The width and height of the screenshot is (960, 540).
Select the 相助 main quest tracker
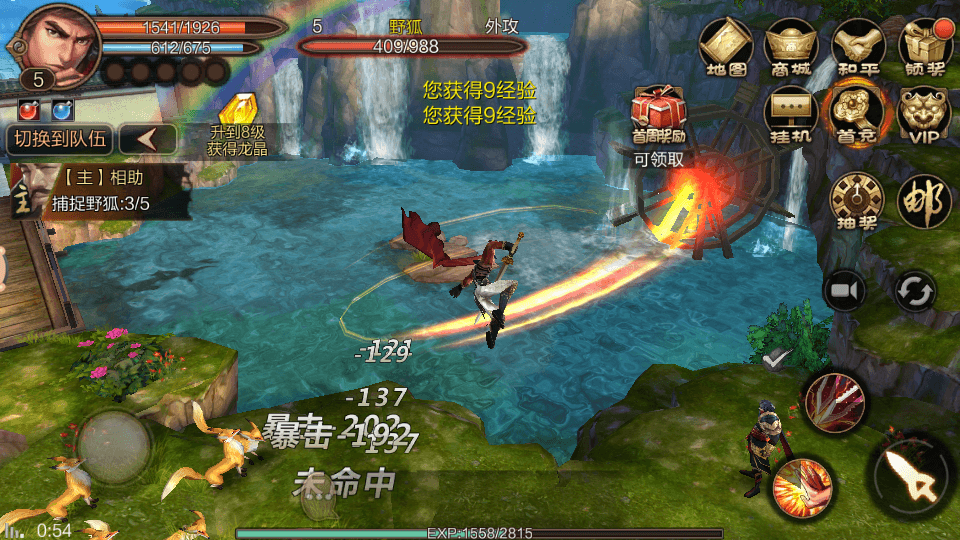pos(100,191)
